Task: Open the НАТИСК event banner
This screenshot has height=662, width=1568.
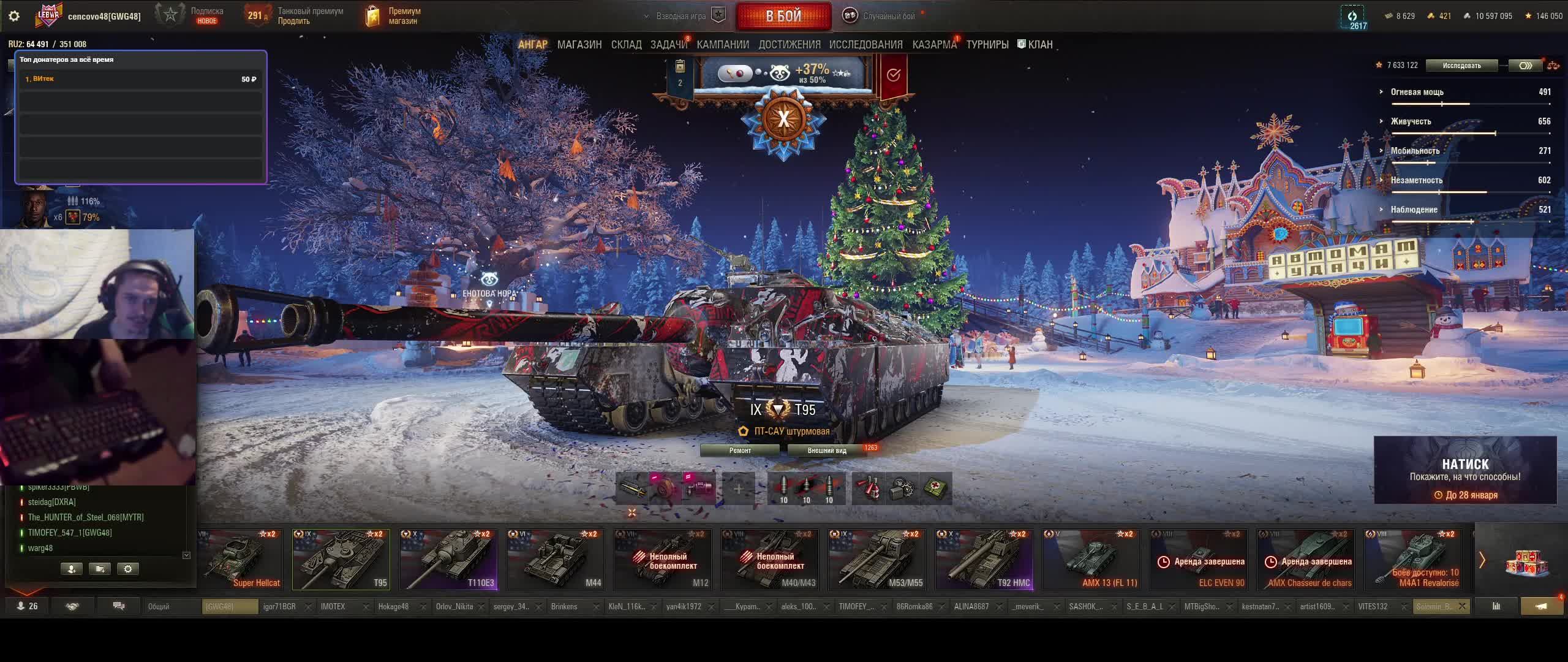Action: [x=1465, y=470]
